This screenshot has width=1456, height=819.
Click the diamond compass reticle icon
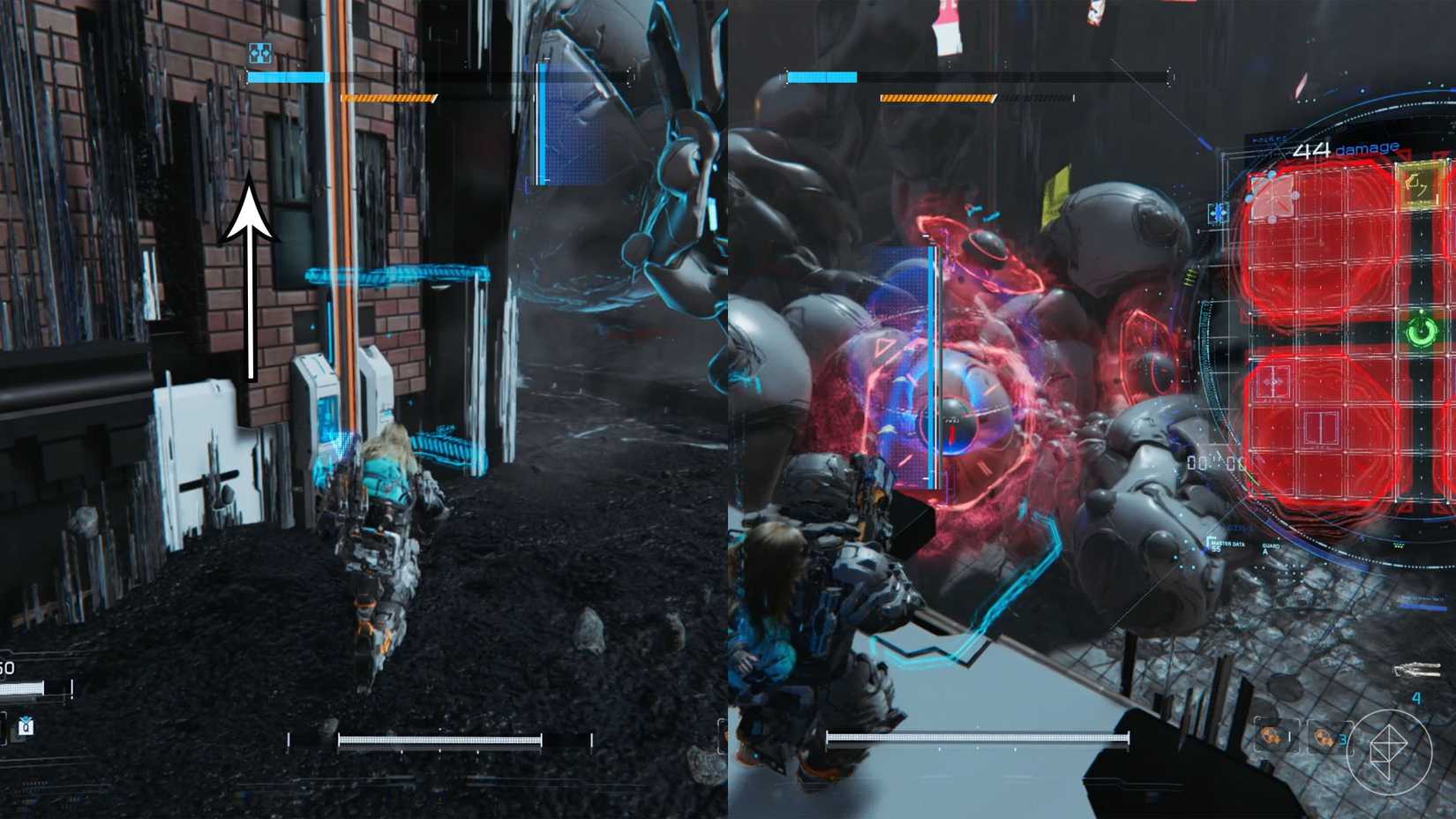(1389, 753)
